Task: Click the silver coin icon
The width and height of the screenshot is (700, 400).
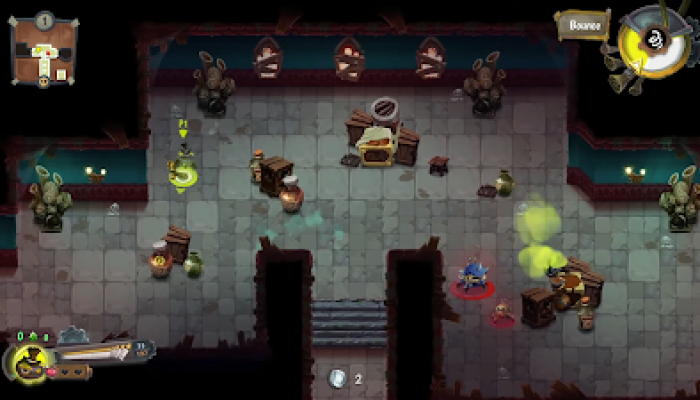Action: (x=337, y=378)
